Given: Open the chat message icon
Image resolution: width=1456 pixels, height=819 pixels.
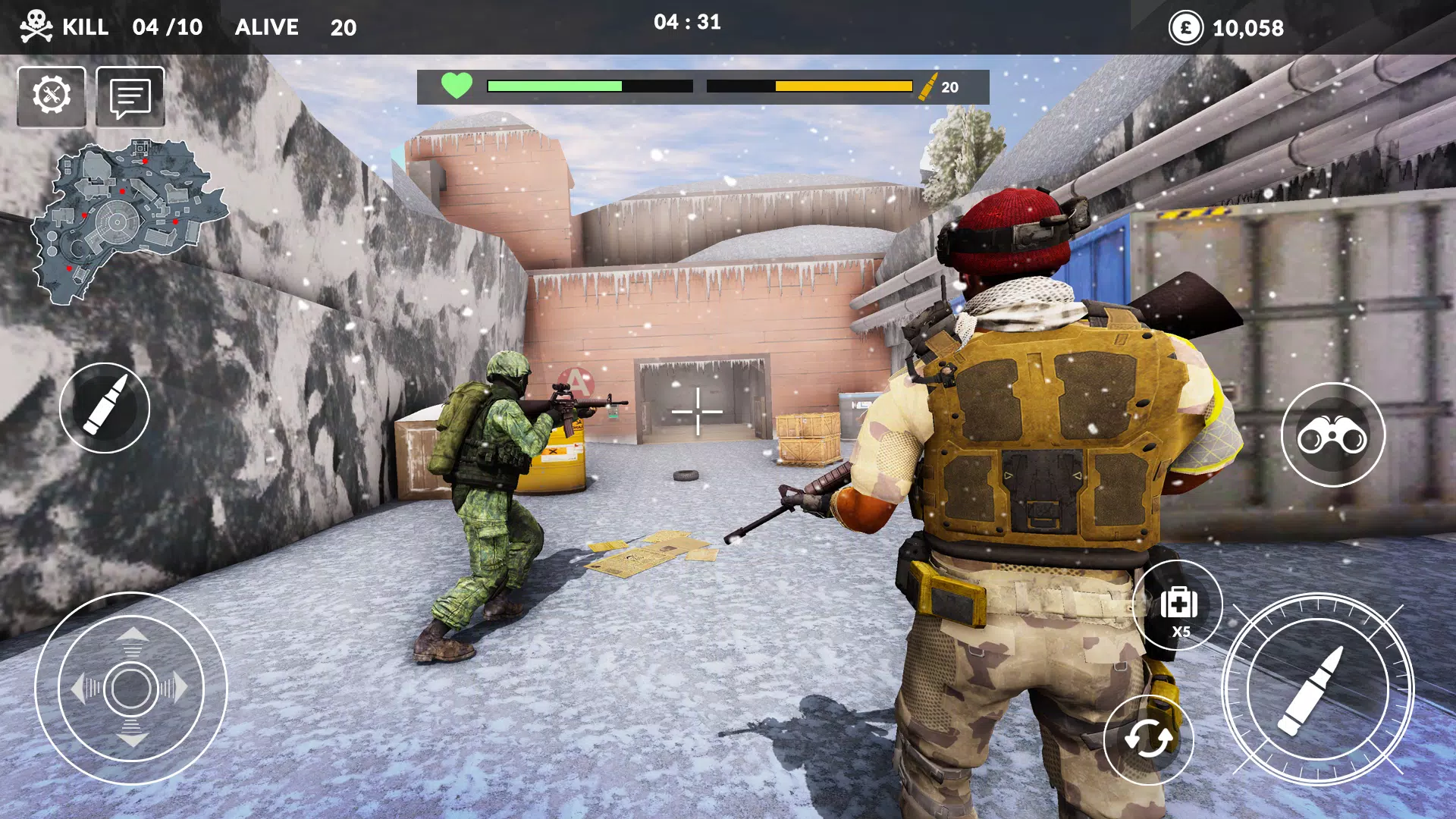Looking at the screenshot, I should coord(130,94).
